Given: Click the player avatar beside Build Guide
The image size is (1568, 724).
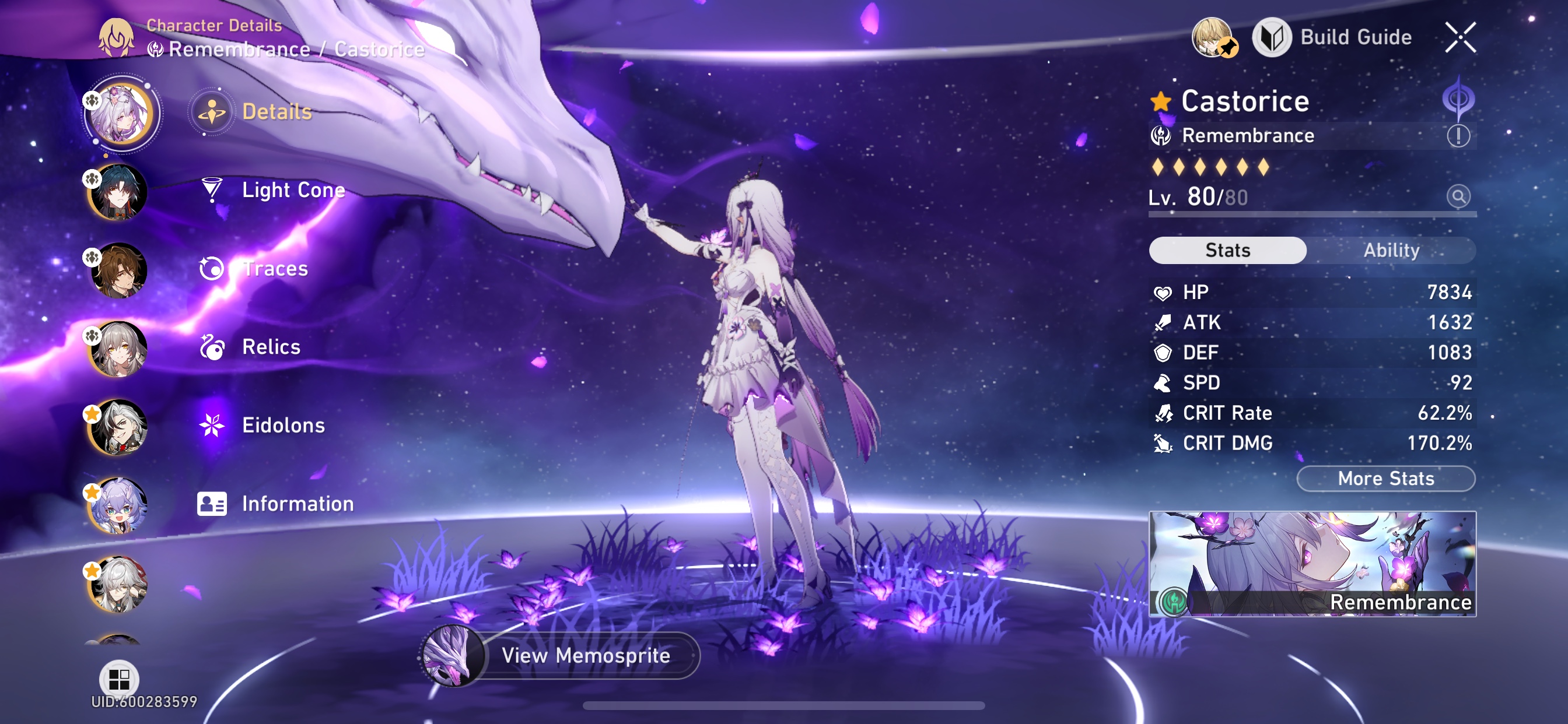Looking at the screenshot, I should tap(1213, 37).
